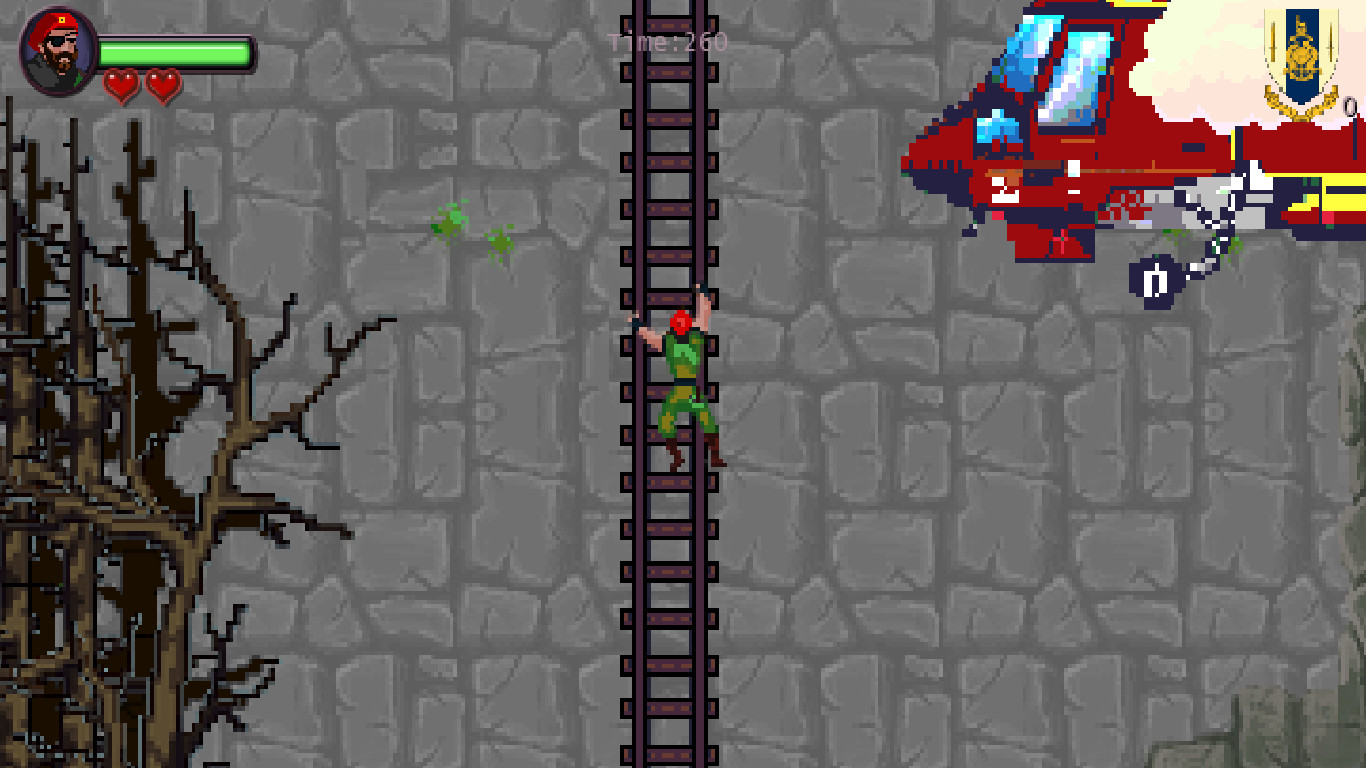Click the black bomb icon under the helicopter
The width and height of the screenshot is (1366, 768).
[x=1155, y=282]
